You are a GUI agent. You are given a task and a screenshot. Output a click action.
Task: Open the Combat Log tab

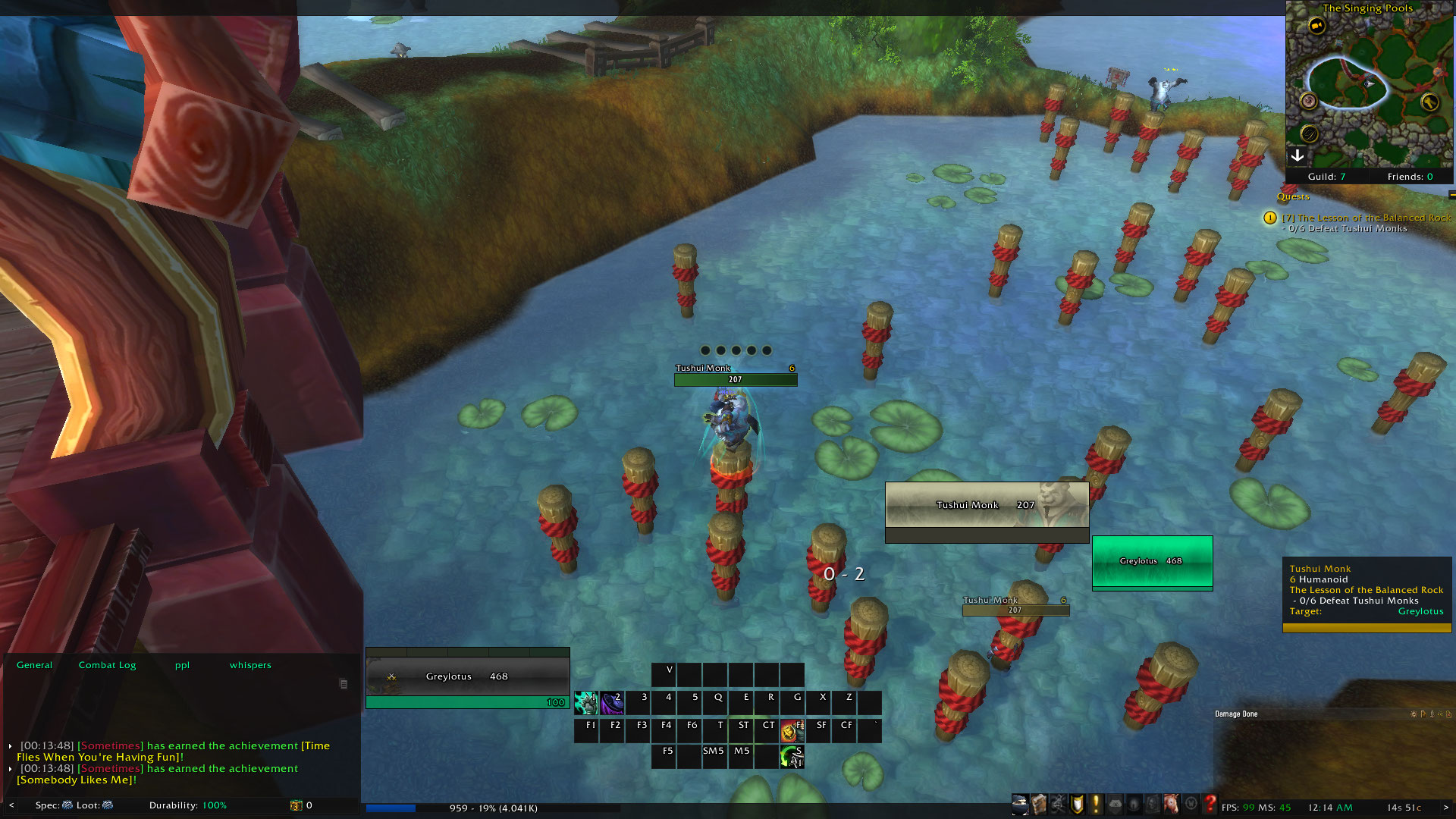coord(108,665)
